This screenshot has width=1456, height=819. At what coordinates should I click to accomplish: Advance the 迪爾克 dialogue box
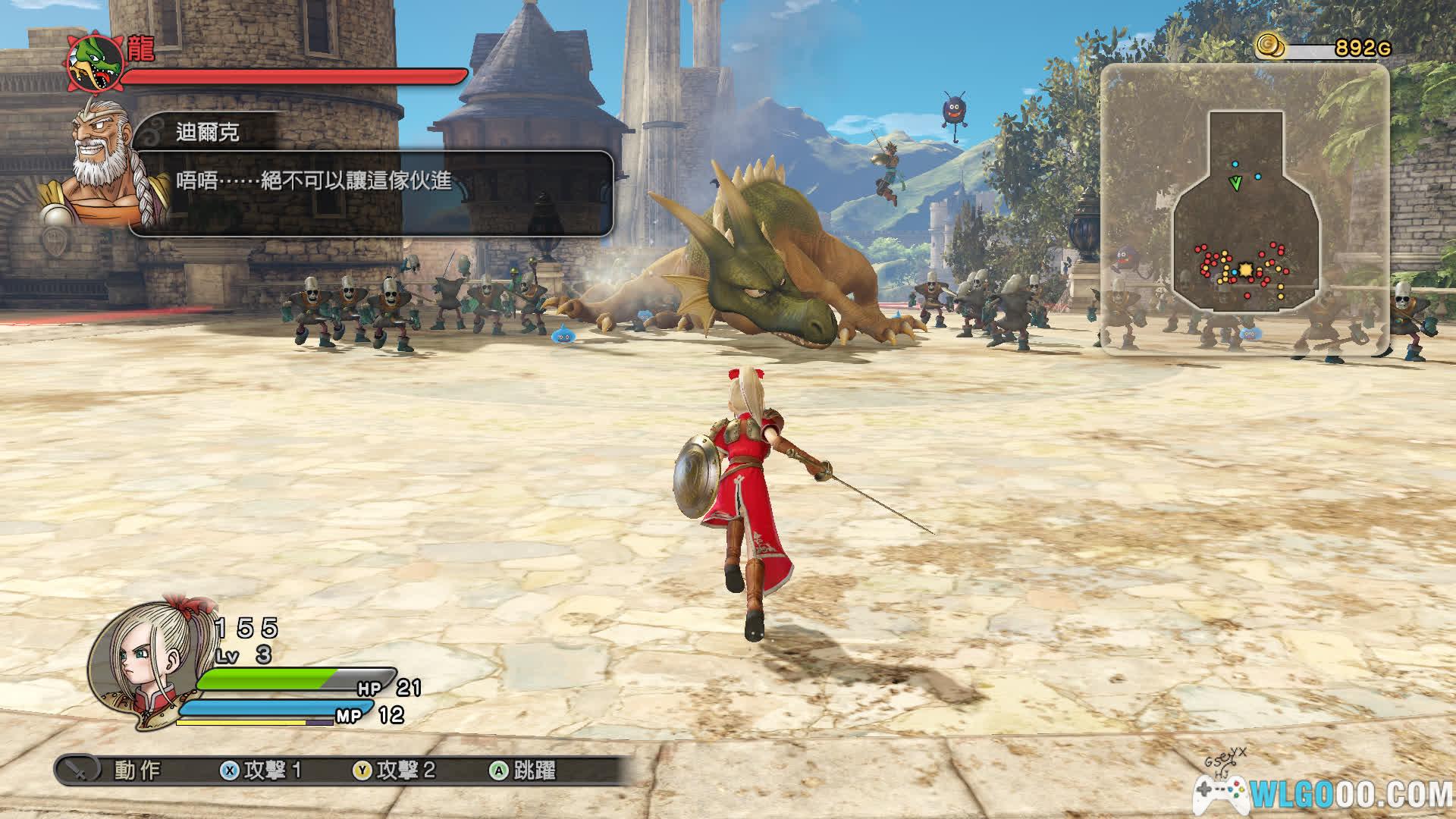[x=372, y=193]
